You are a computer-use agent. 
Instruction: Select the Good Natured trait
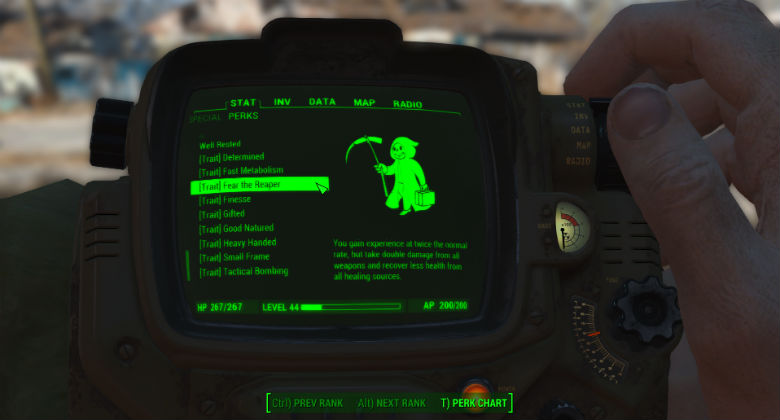pyautogui.click(x=234, y=228)
